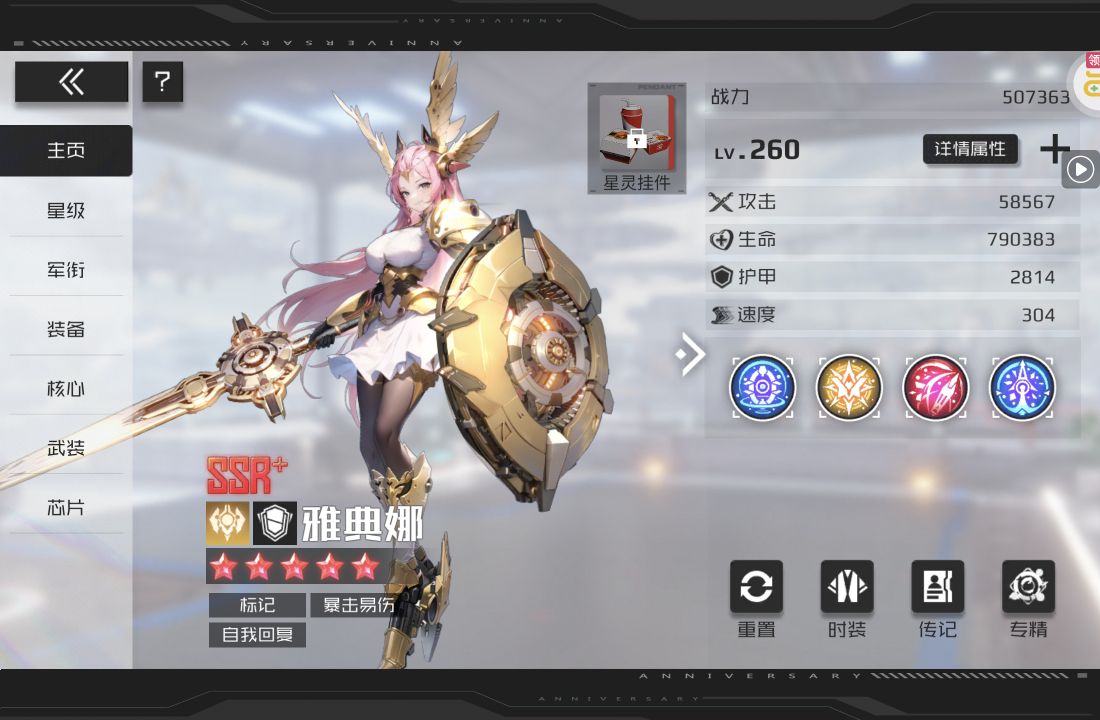Select the 军衔 rank tab

[66, 270]
